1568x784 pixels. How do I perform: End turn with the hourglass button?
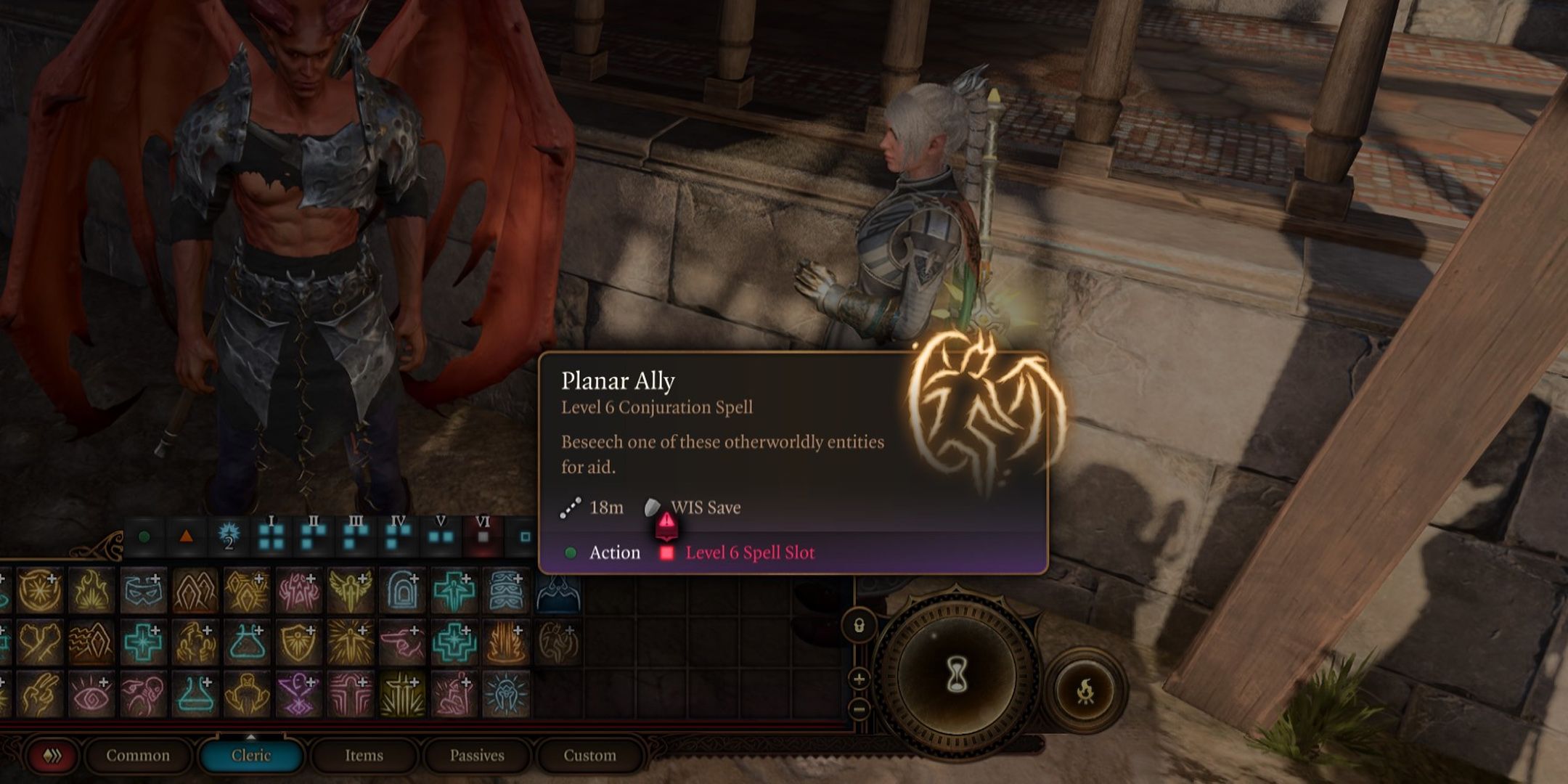coord(957,675)
